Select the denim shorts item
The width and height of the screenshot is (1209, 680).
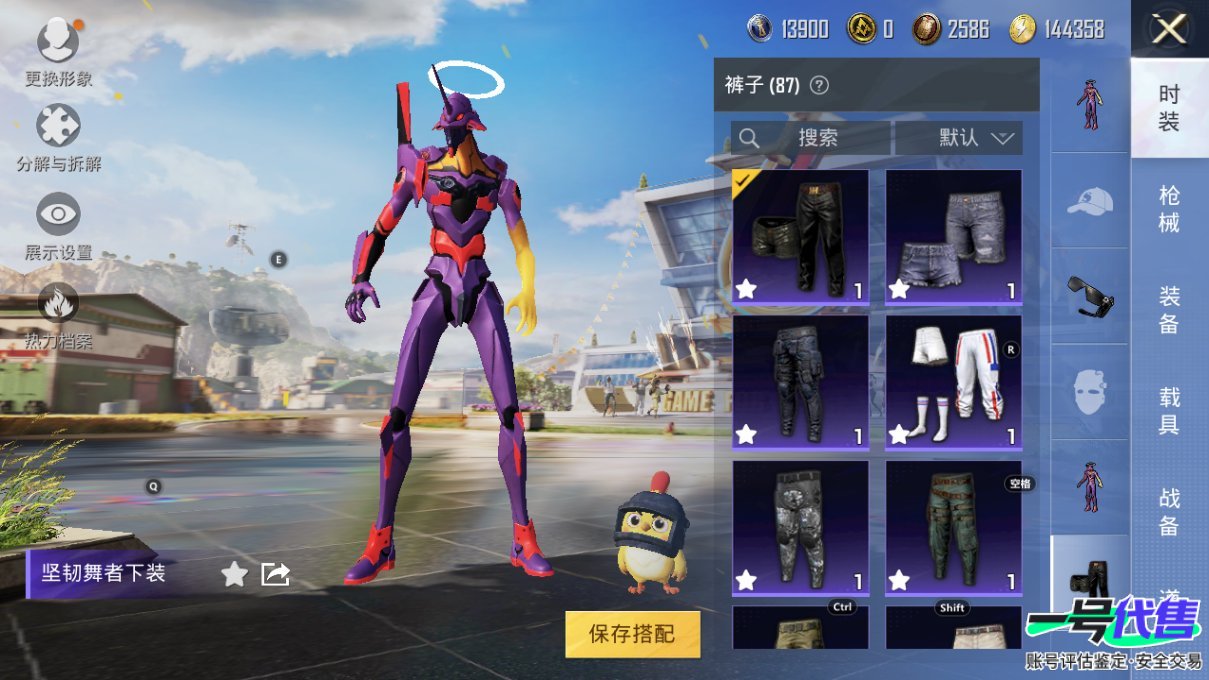[953, 236]
